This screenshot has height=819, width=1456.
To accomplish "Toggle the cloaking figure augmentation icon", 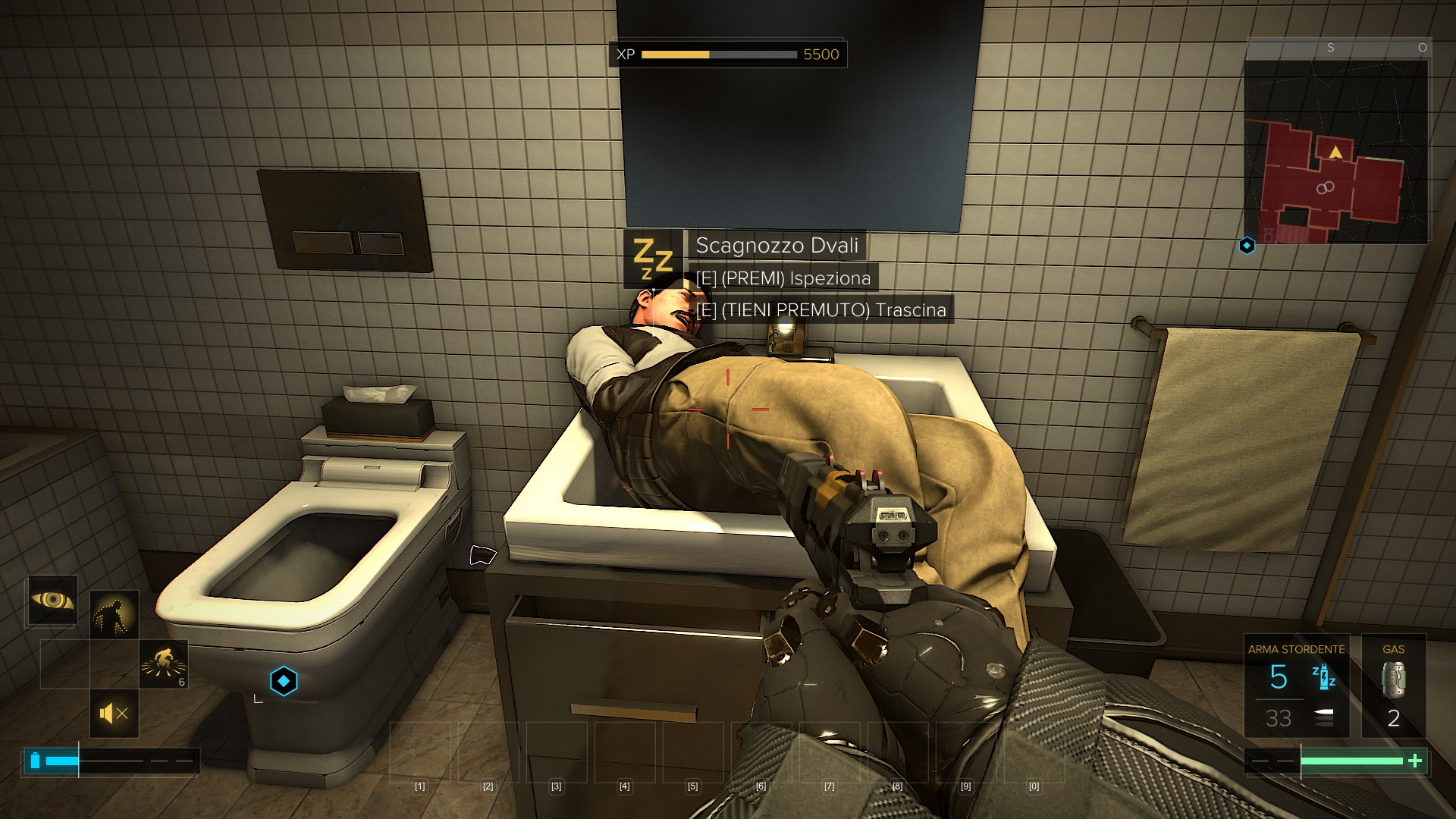I will (x=114, y=614).
